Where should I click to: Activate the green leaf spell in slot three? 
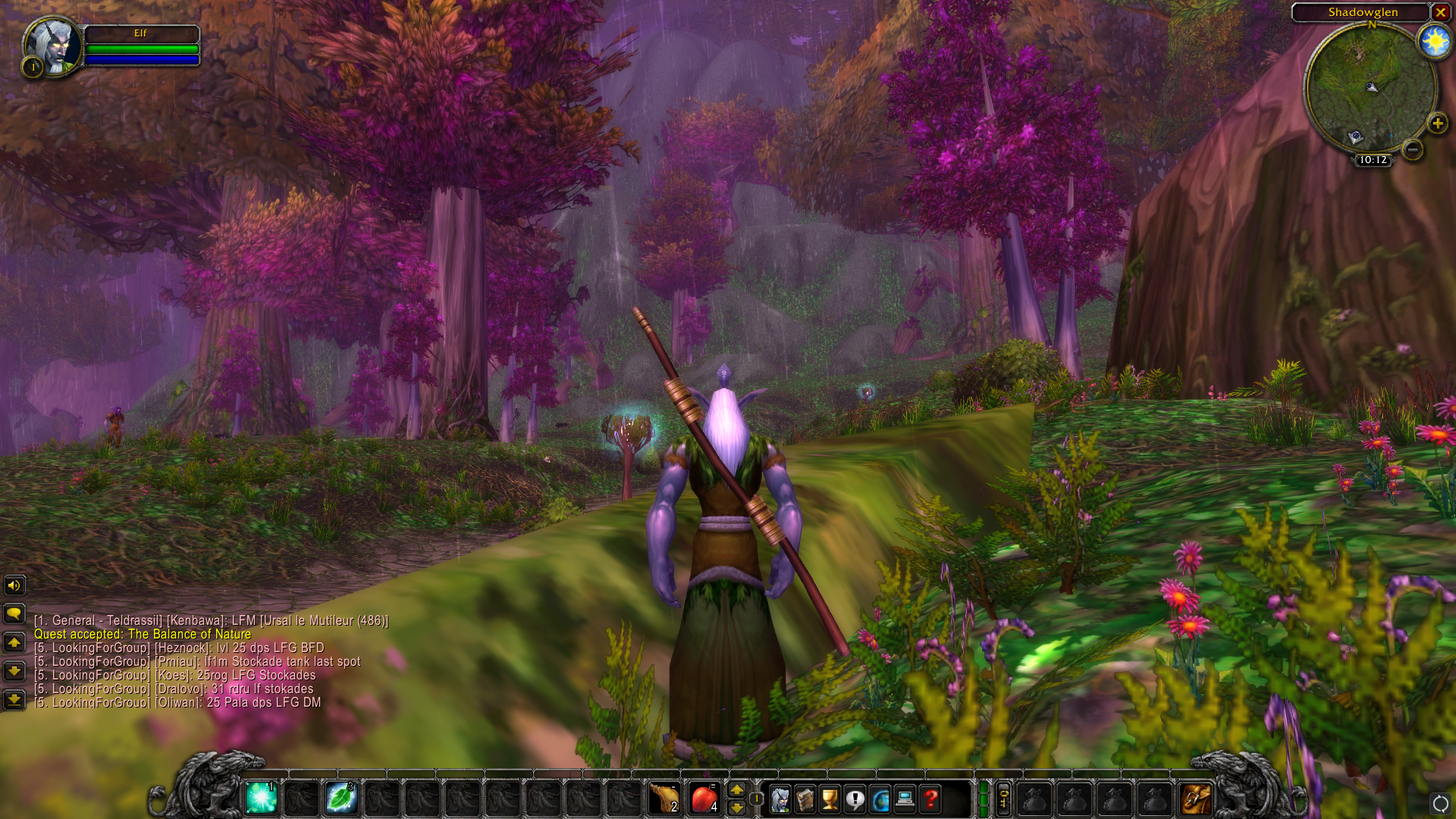tap(341, 799)
